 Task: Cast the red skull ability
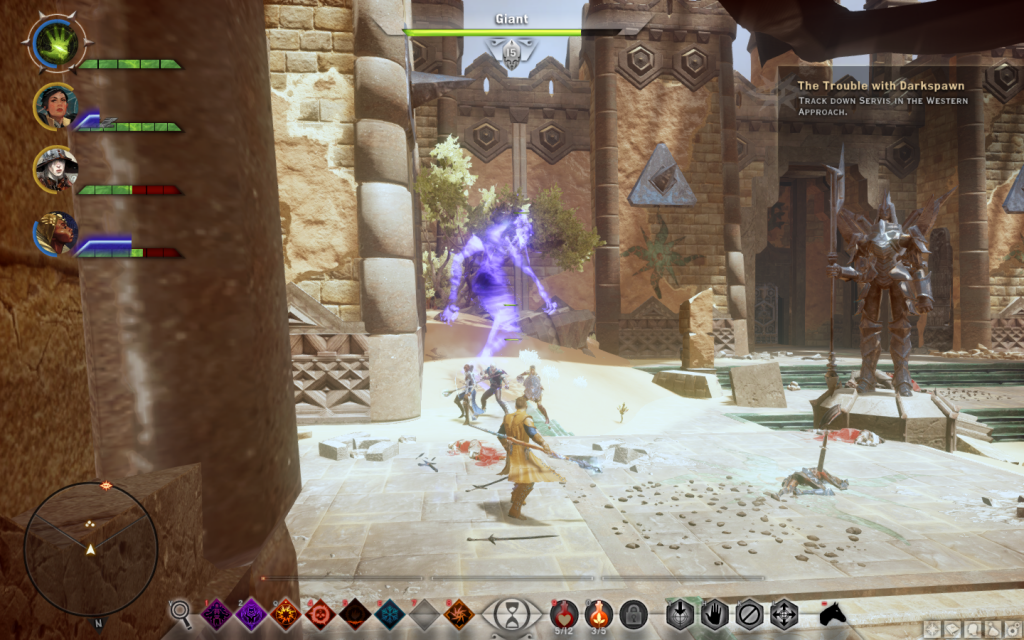click(x=320, y=613)
